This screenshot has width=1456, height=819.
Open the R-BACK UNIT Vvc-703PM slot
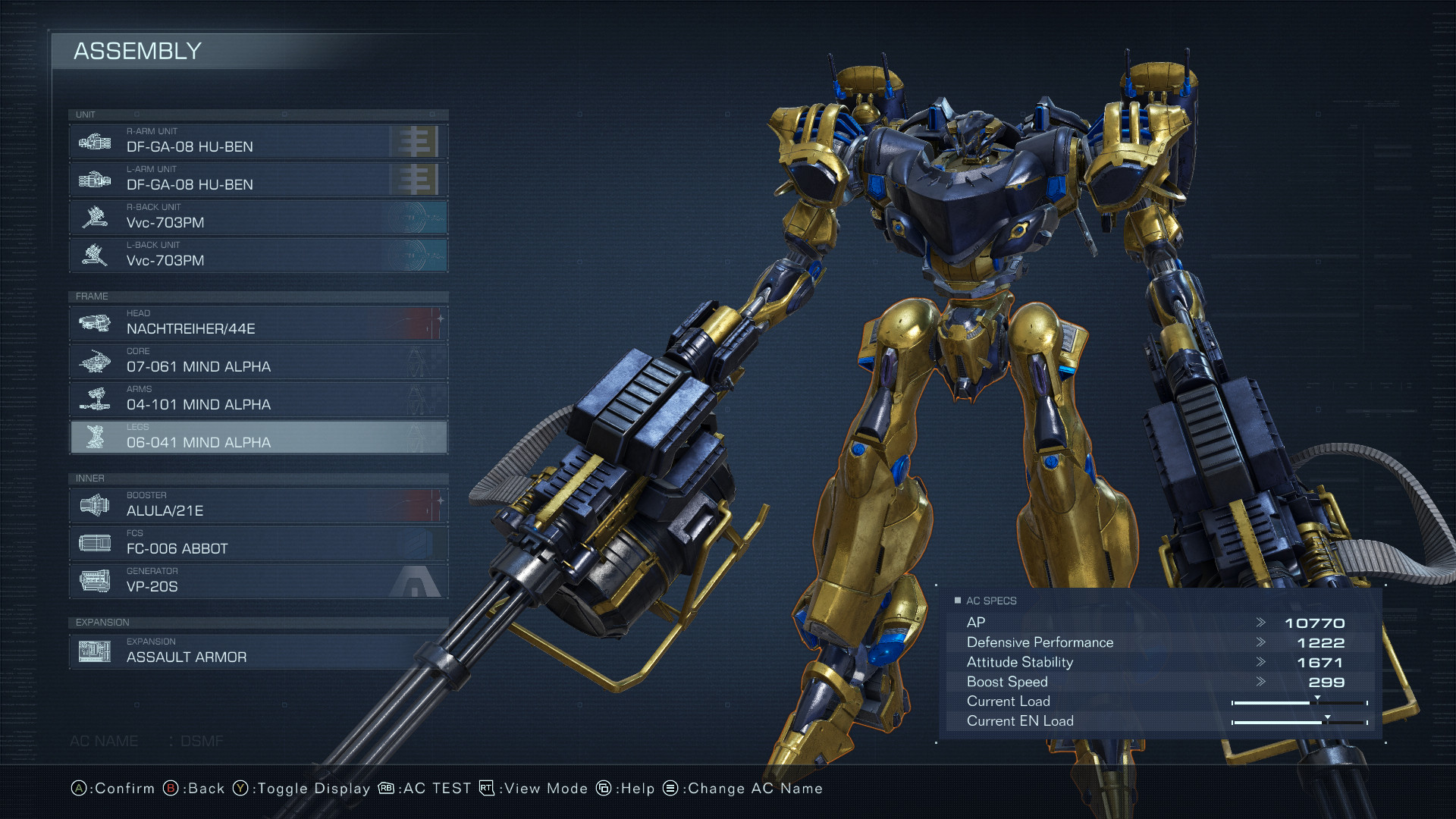pyautogui.click(x=258, y=218)
